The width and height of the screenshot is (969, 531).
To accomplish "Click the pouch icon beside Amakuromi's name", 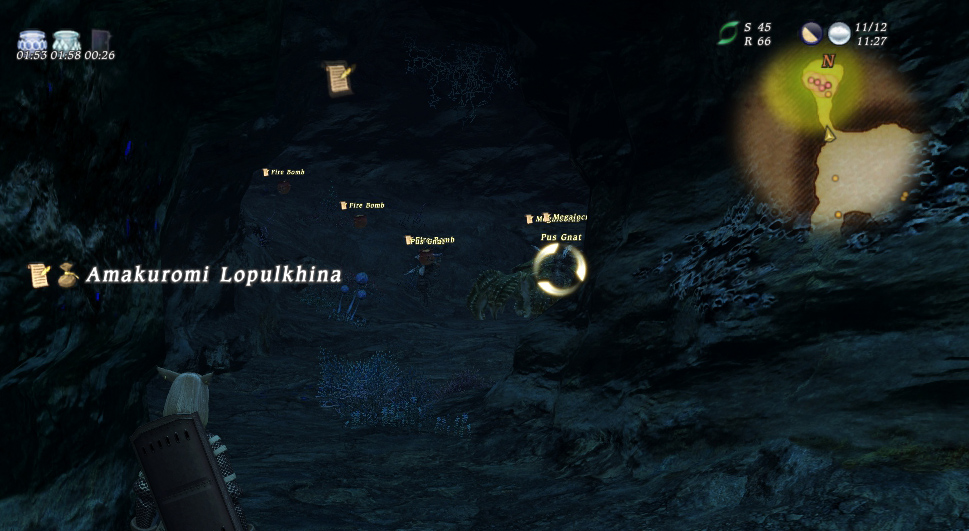I will [67, 274].
